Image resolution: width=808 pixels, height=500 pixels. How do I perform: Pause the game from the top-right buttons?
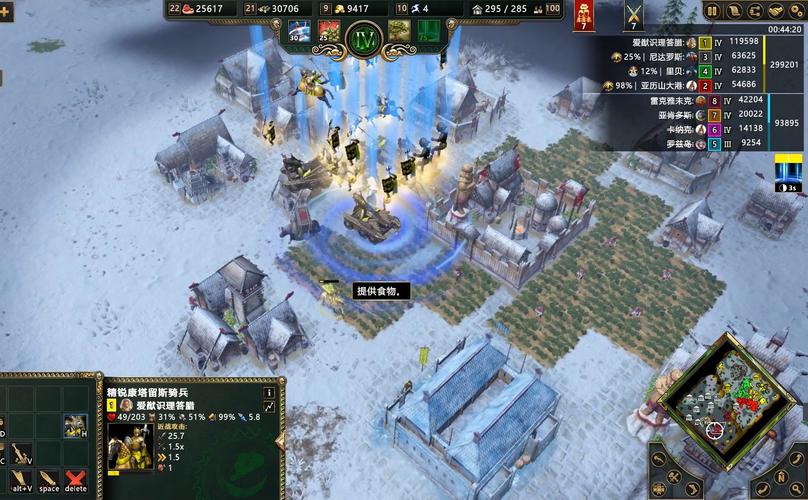click(x=712, y=11)
